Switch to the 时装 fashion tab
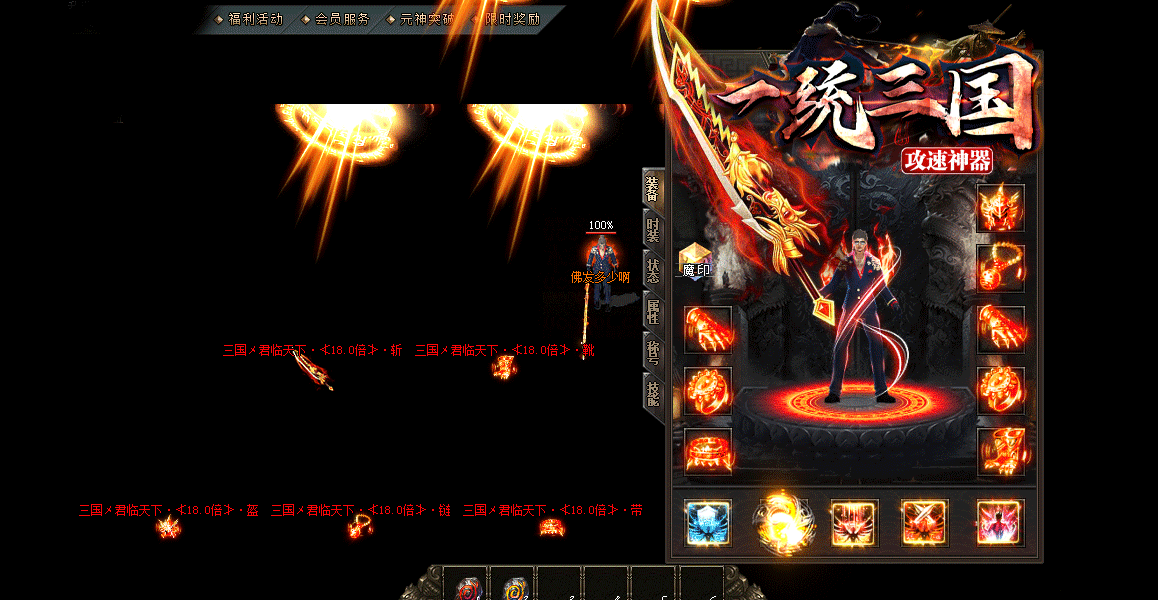The image size is (1158, 600). pyautogui.click(x=652, y=230)
